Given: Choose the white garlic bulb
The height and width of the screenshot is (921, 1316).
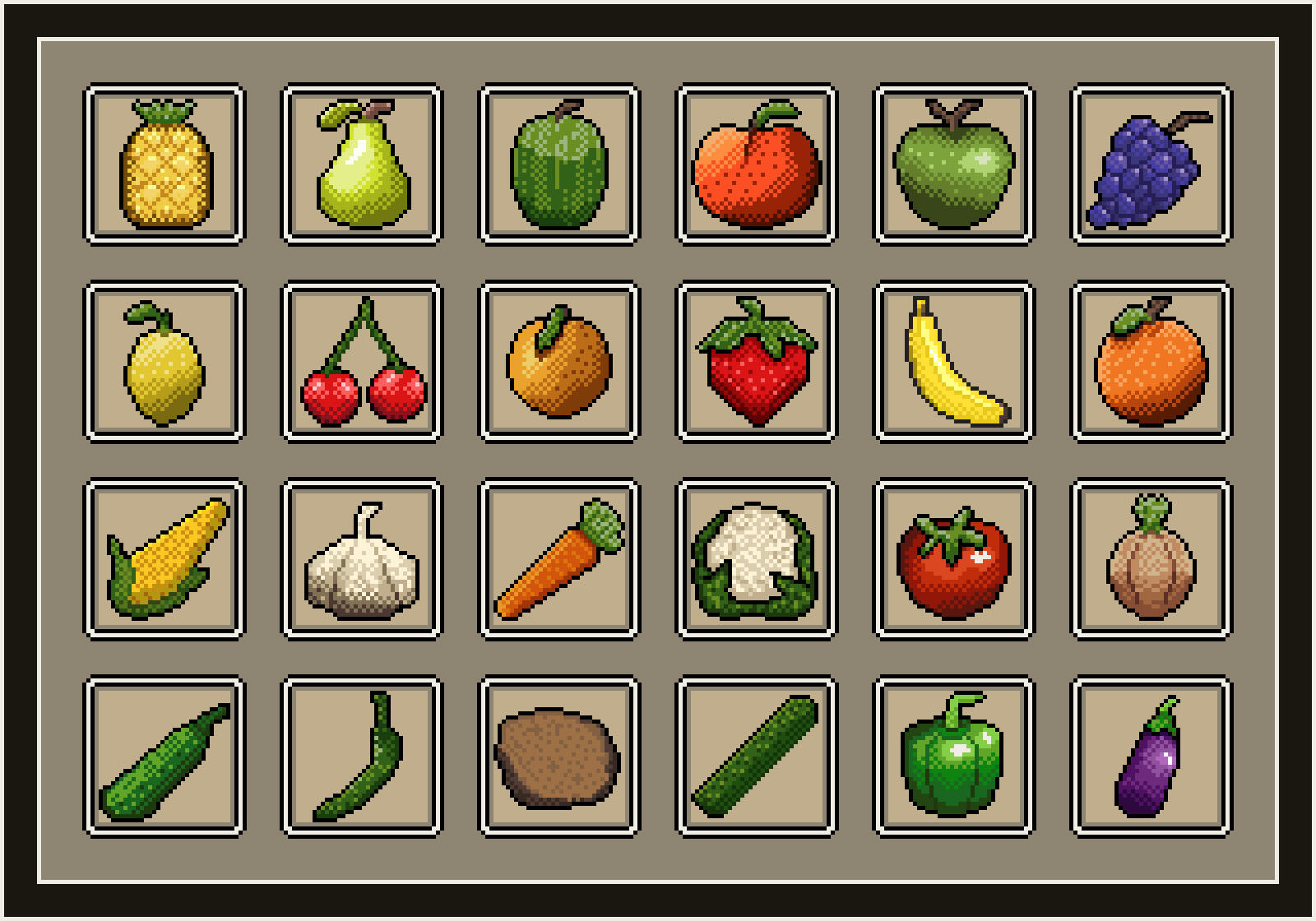Looking at the screenshot, I should click(x=362, y=559).
